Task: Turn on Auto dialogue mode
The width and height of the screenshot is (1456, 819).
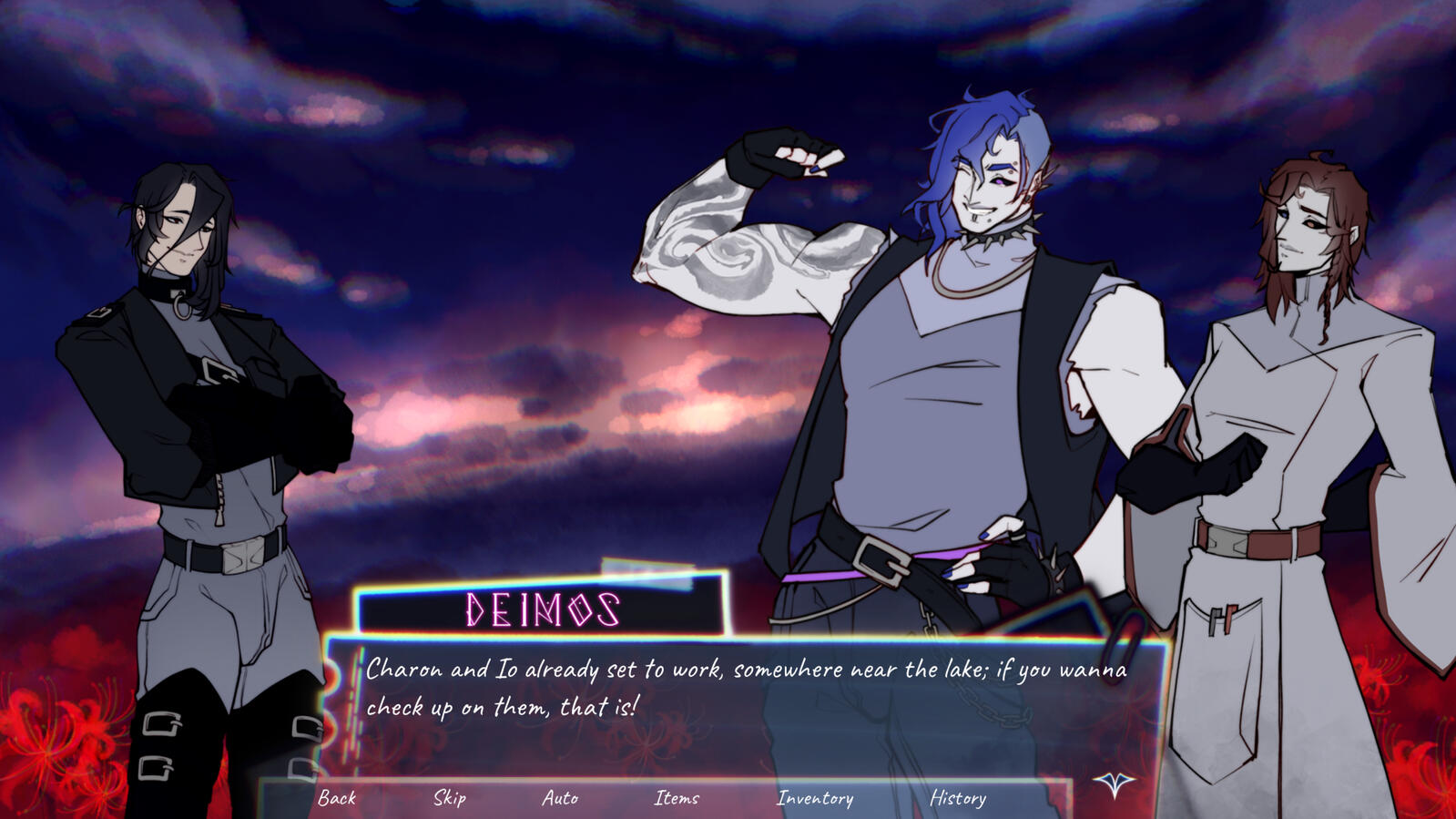Action: (560, 798)
